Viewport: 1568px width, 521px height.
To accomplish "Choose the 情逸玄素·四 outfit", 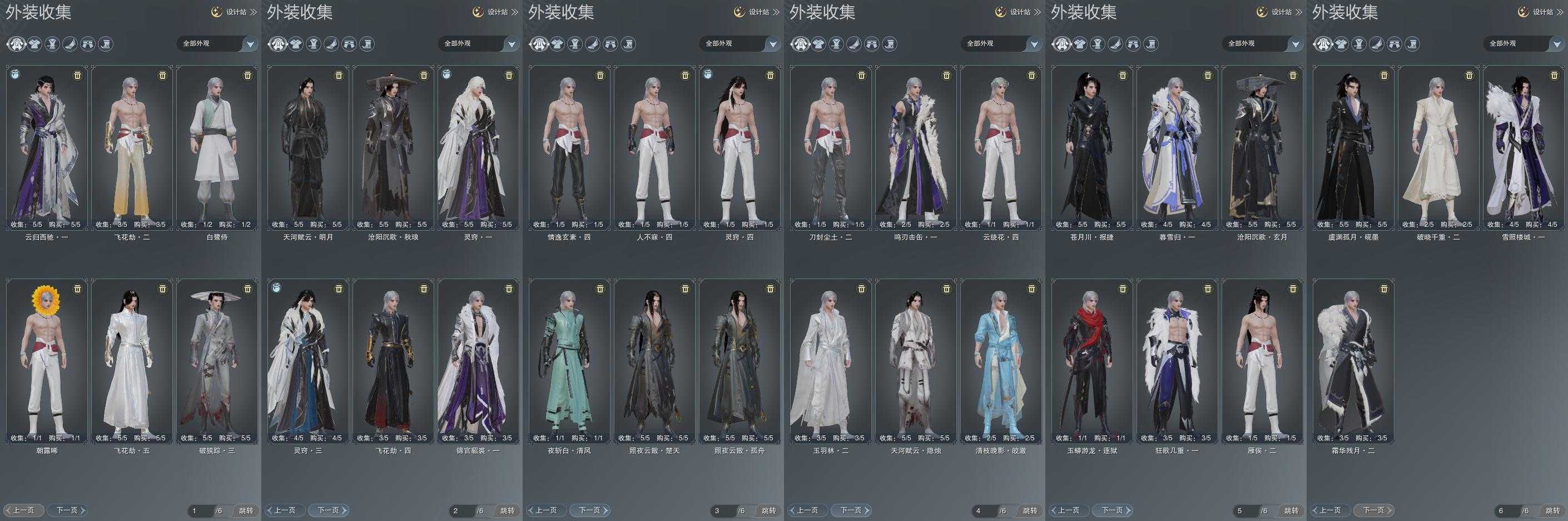I will coord(570,147).
